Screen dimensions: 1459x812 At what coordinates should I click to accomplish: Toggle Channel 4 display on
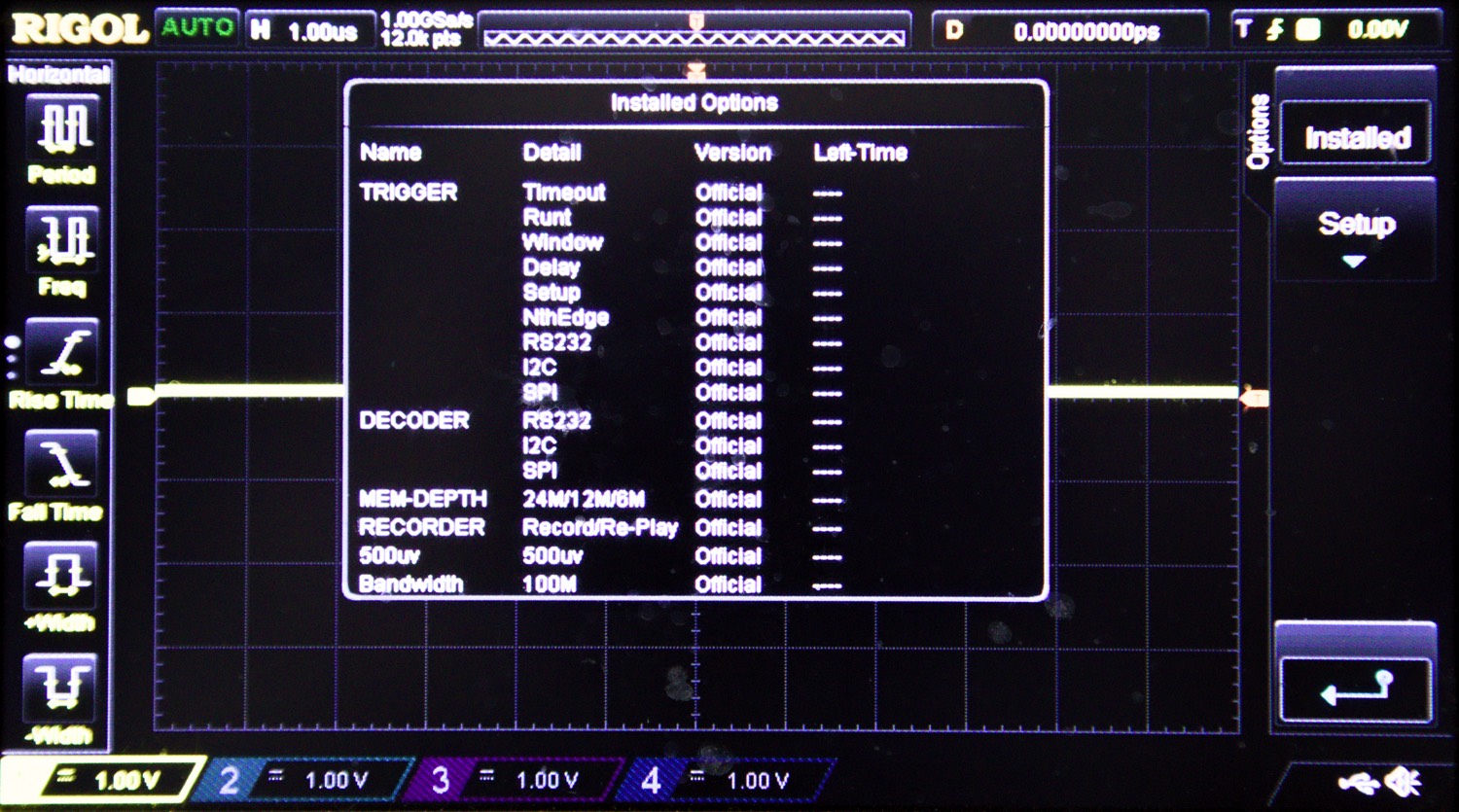point(654,778)
